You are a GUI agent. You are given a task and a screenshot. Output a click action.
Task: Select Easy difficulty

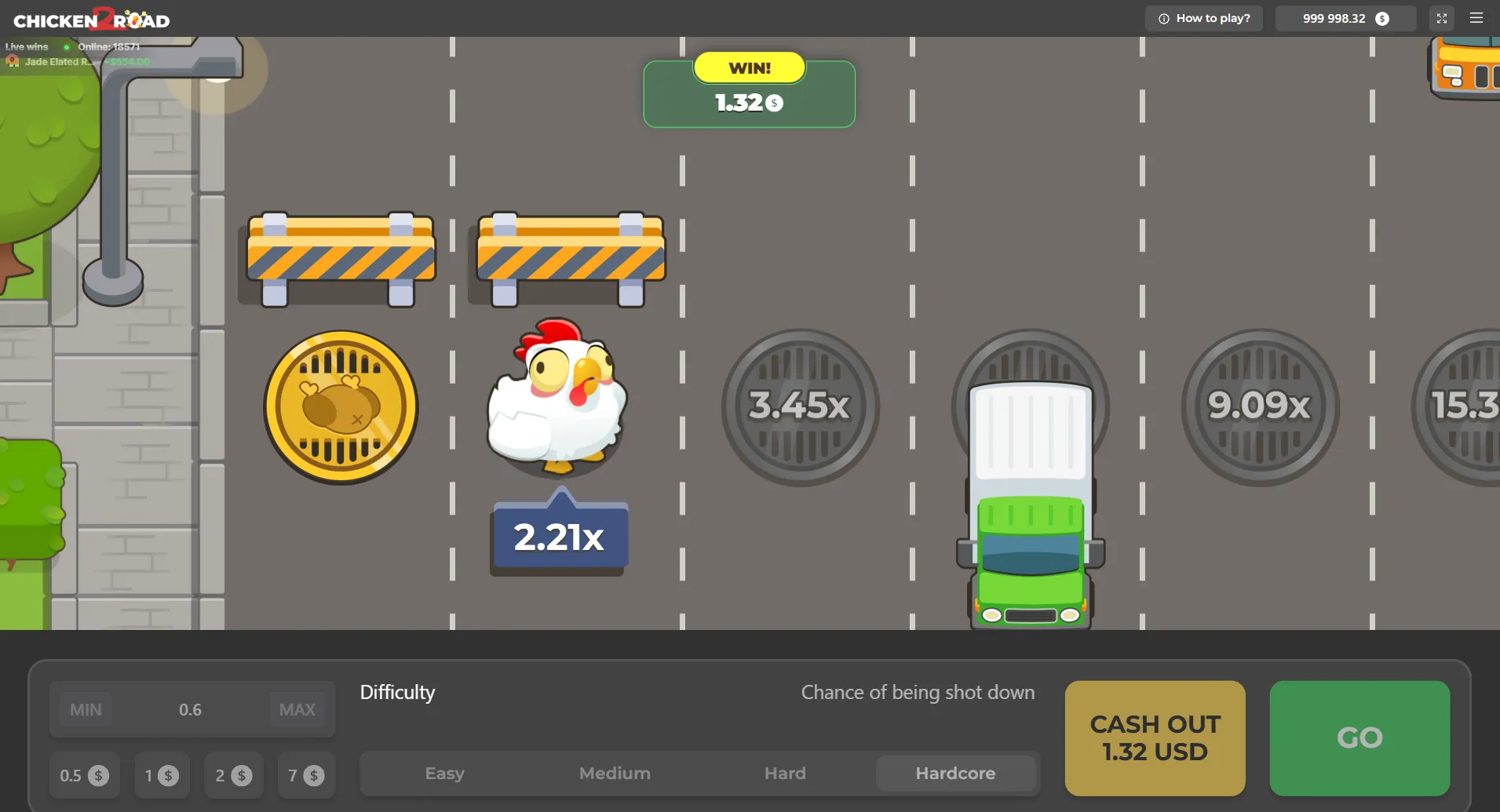[445, 774]
